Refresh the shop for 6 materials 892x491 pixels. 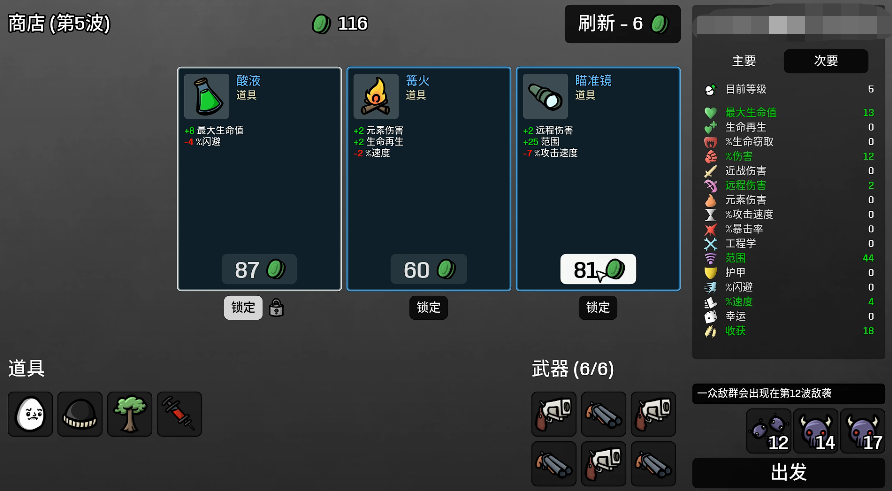(x=622, y=24)
